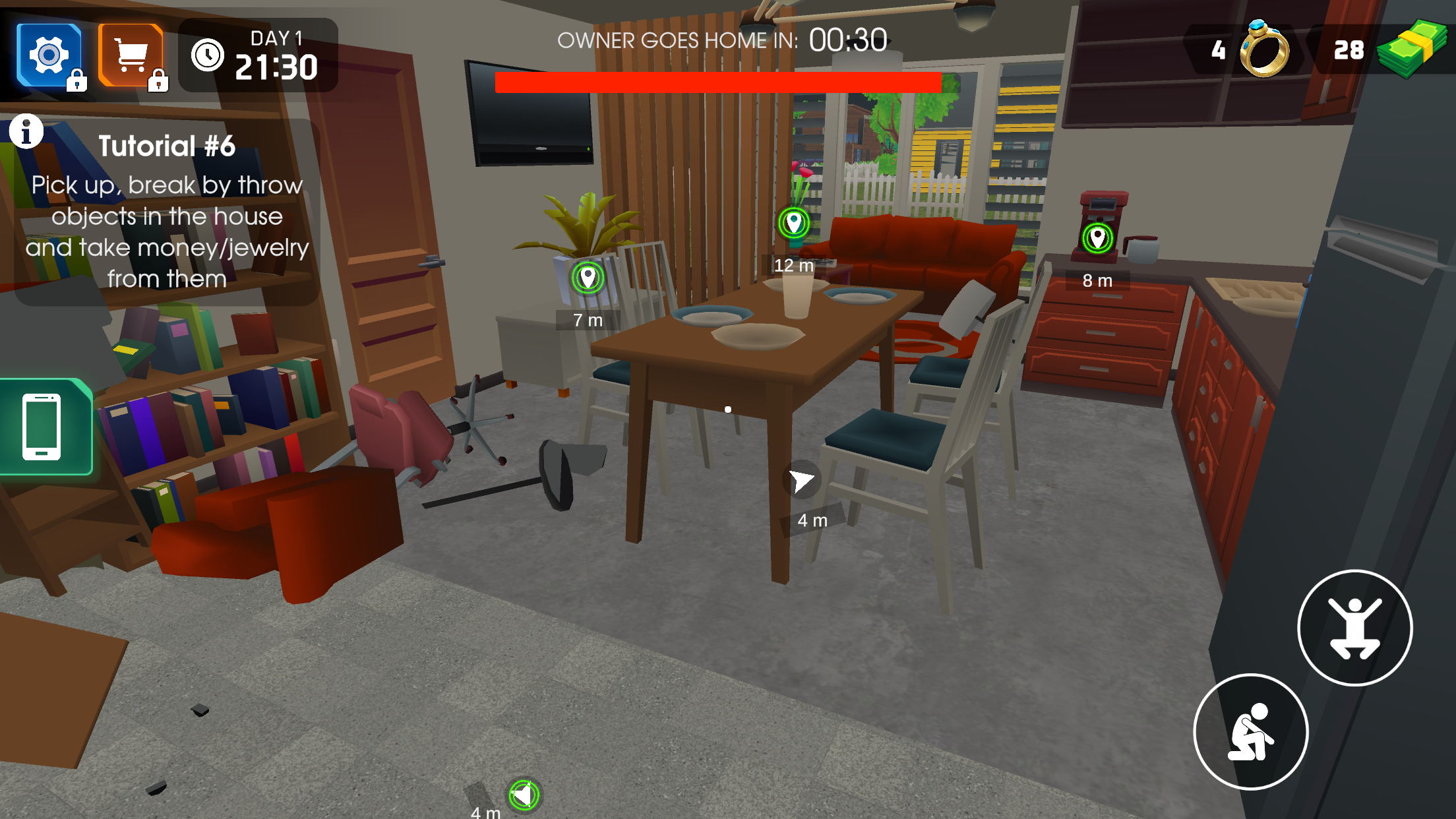1456x819 pixels.
Task: Select the 12 m waypoint near the sofa
Action: pyautogui.click(x=793, y=222)
